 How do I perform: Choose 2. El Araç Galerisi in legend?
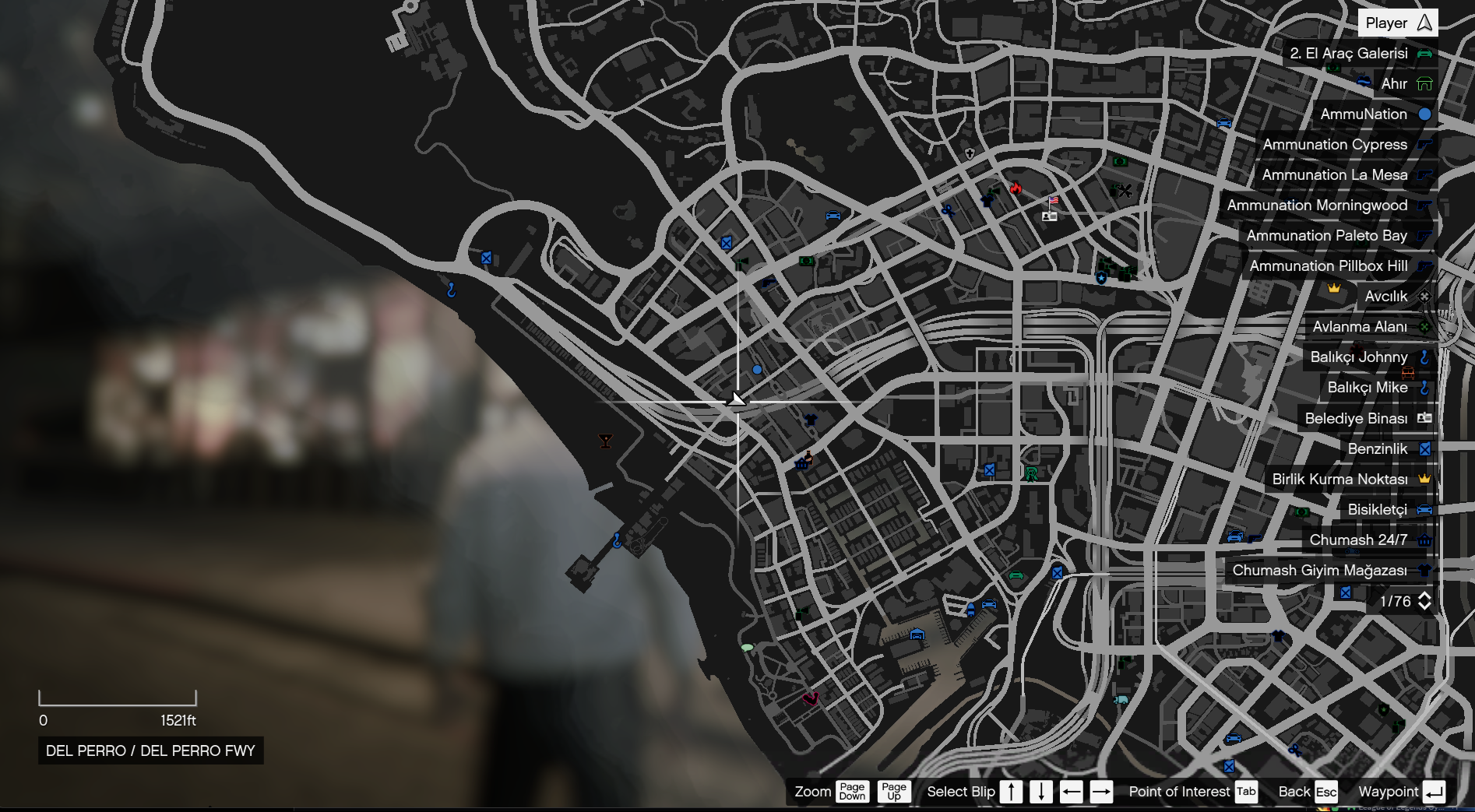pyautogui.click(x=1359, y=54)
